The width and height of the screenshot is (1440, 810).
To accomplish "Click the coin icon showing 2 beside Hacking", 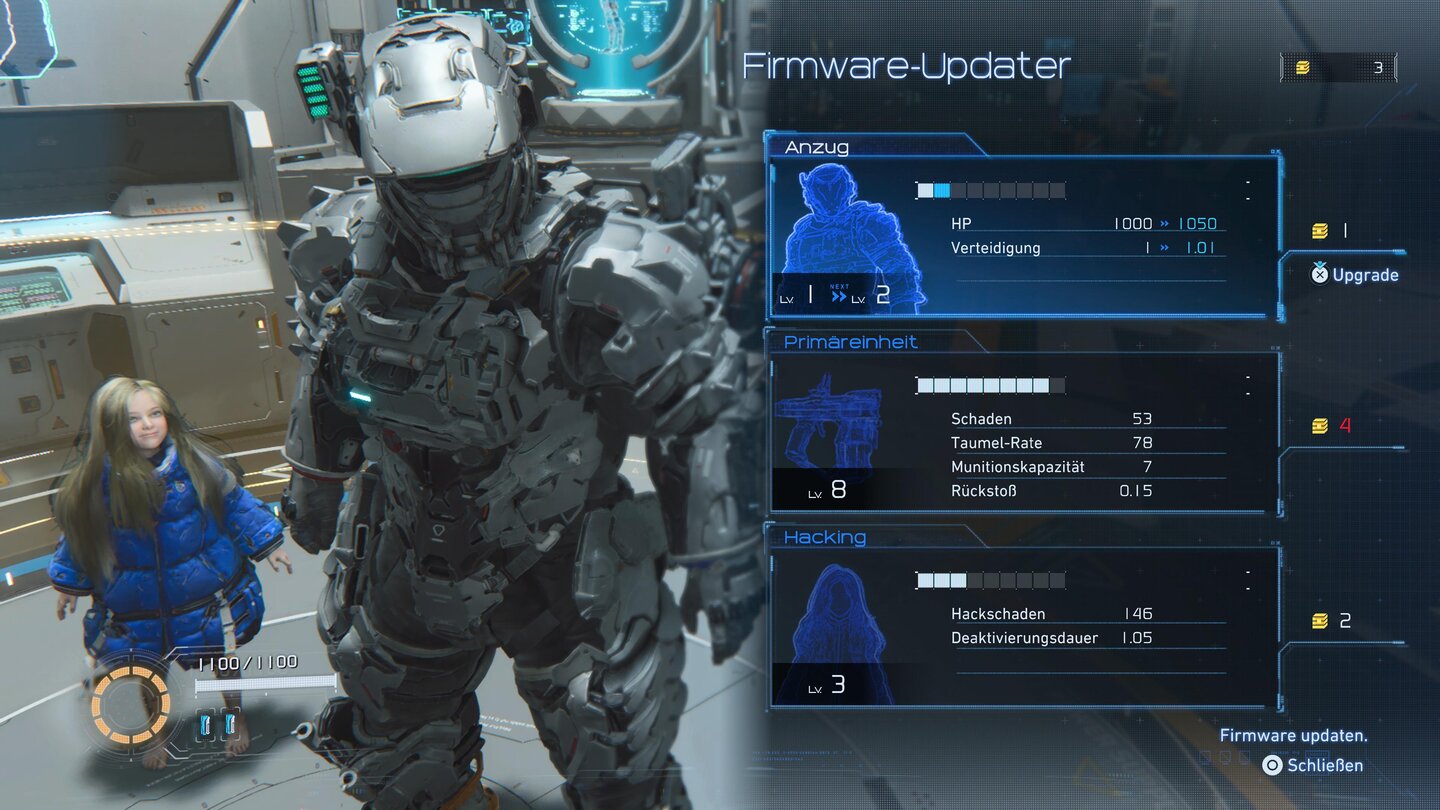I will (x=1322, y=619).
